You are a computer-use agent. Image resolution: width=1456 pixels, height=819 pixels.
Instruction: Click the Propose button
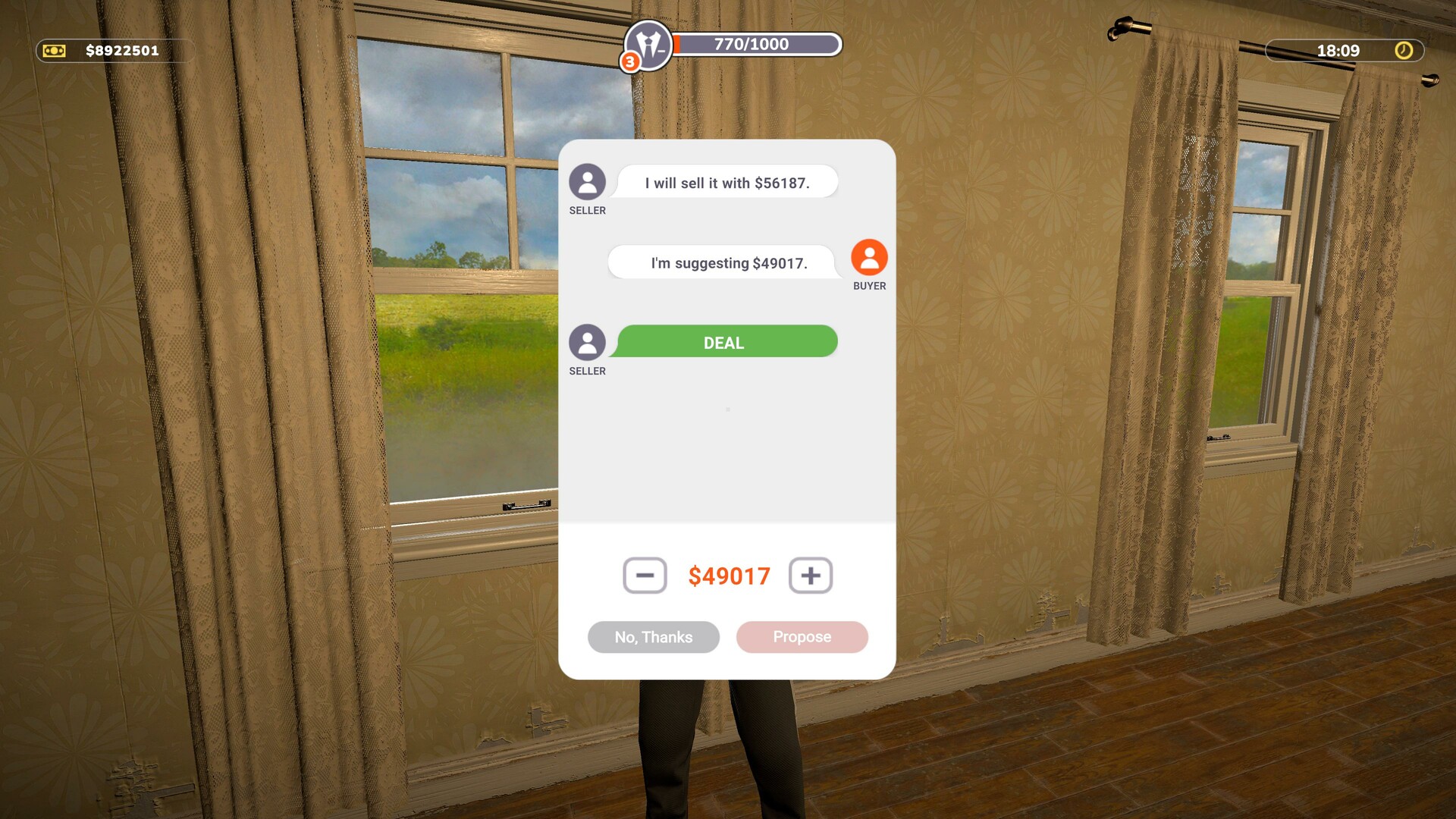[802, 637]
